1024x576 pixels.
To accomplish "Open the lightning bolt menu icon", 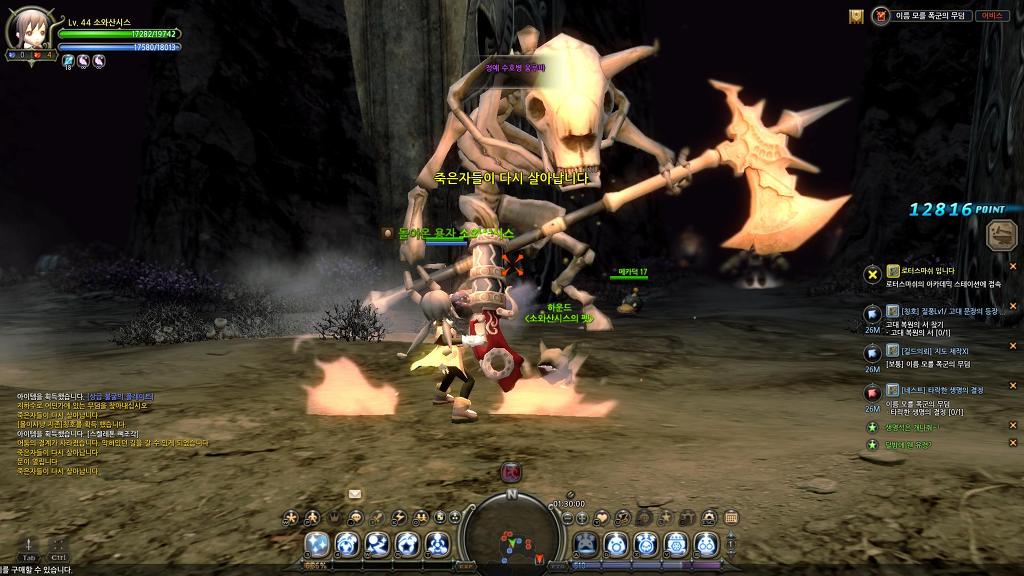I will [x=399, y=517].
